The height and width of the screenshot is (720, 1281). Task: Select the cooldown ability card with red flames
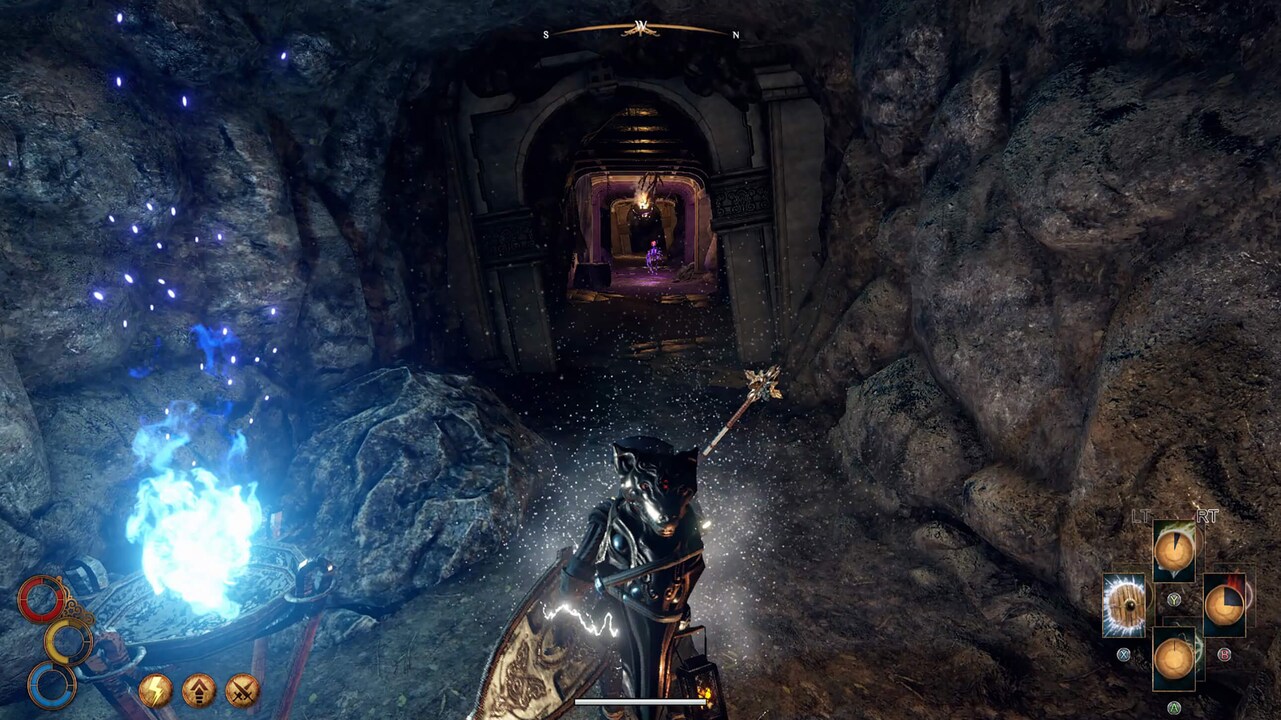click(x=1223, y=605)
